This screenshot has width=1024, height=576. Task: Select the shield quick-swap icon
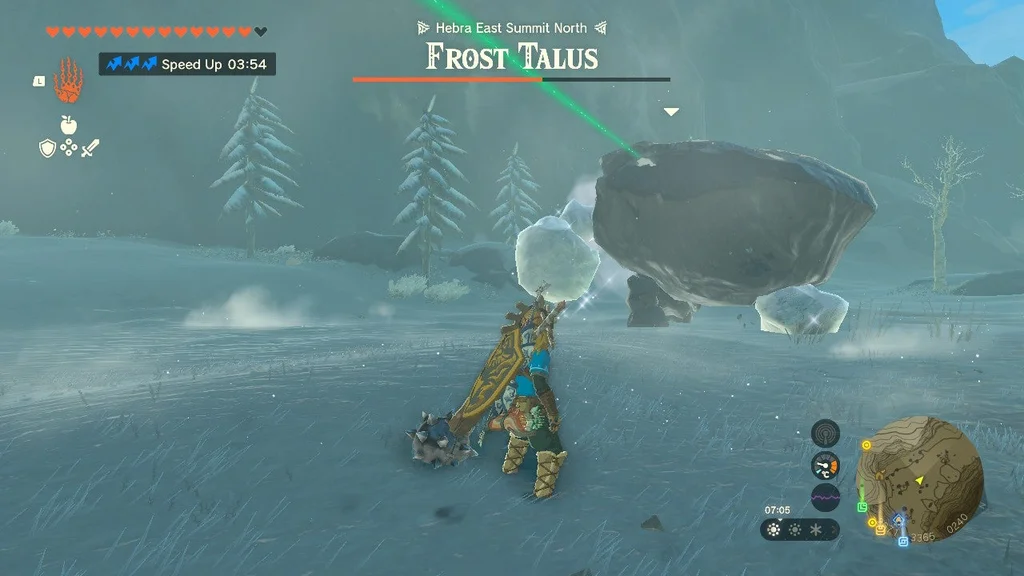46,148
